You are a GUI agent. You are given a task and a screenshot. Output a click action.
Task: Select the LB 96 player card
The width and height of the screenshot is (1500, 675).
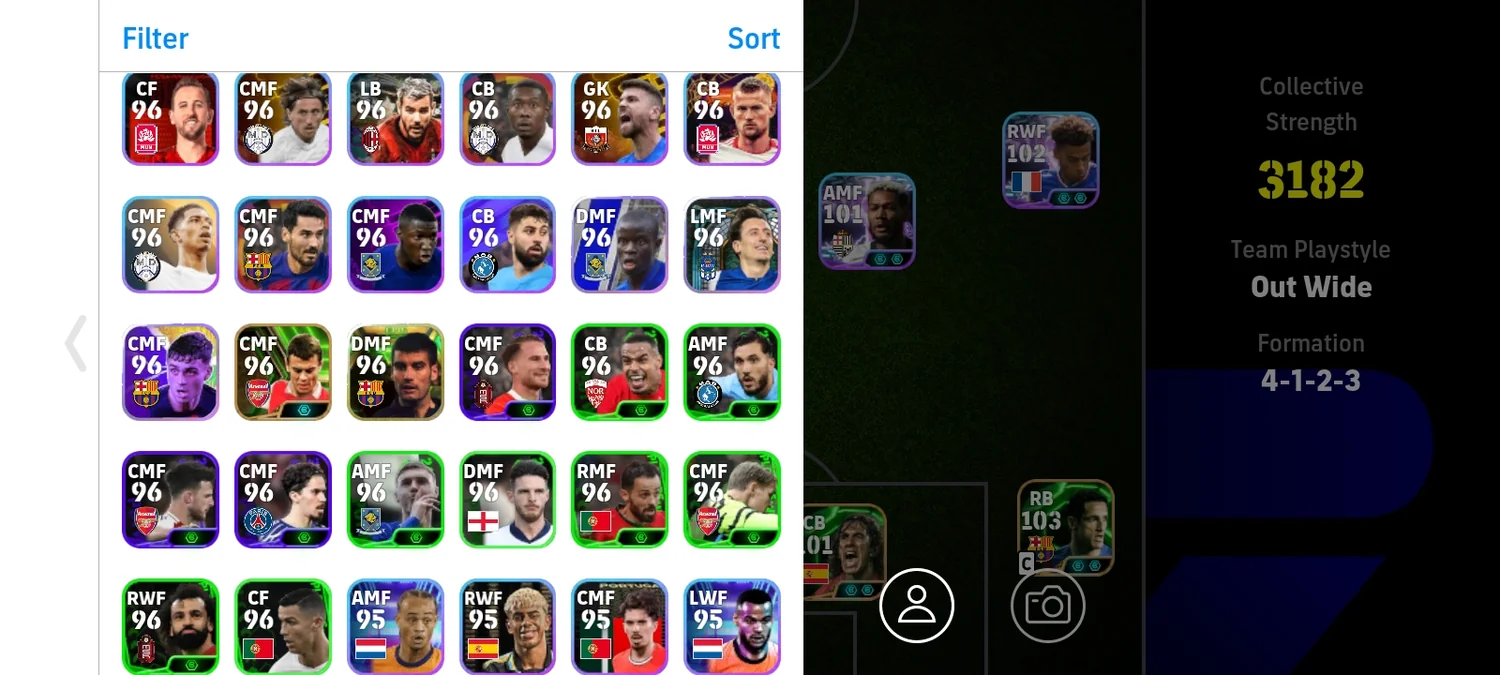tap(395, 117)
